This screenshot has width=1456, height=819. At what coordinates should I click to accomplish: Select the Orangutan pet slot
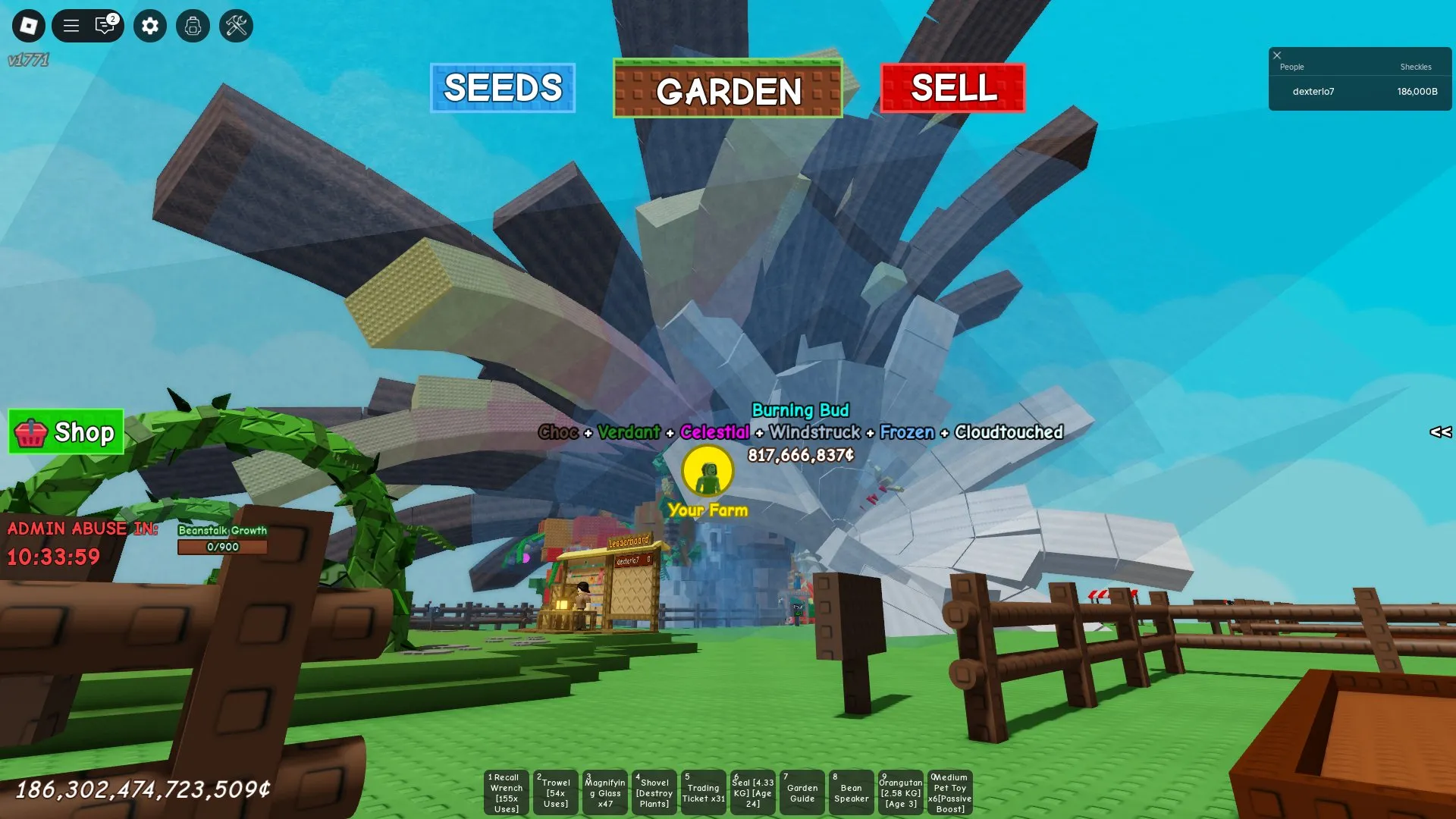[x=900, y=792]
